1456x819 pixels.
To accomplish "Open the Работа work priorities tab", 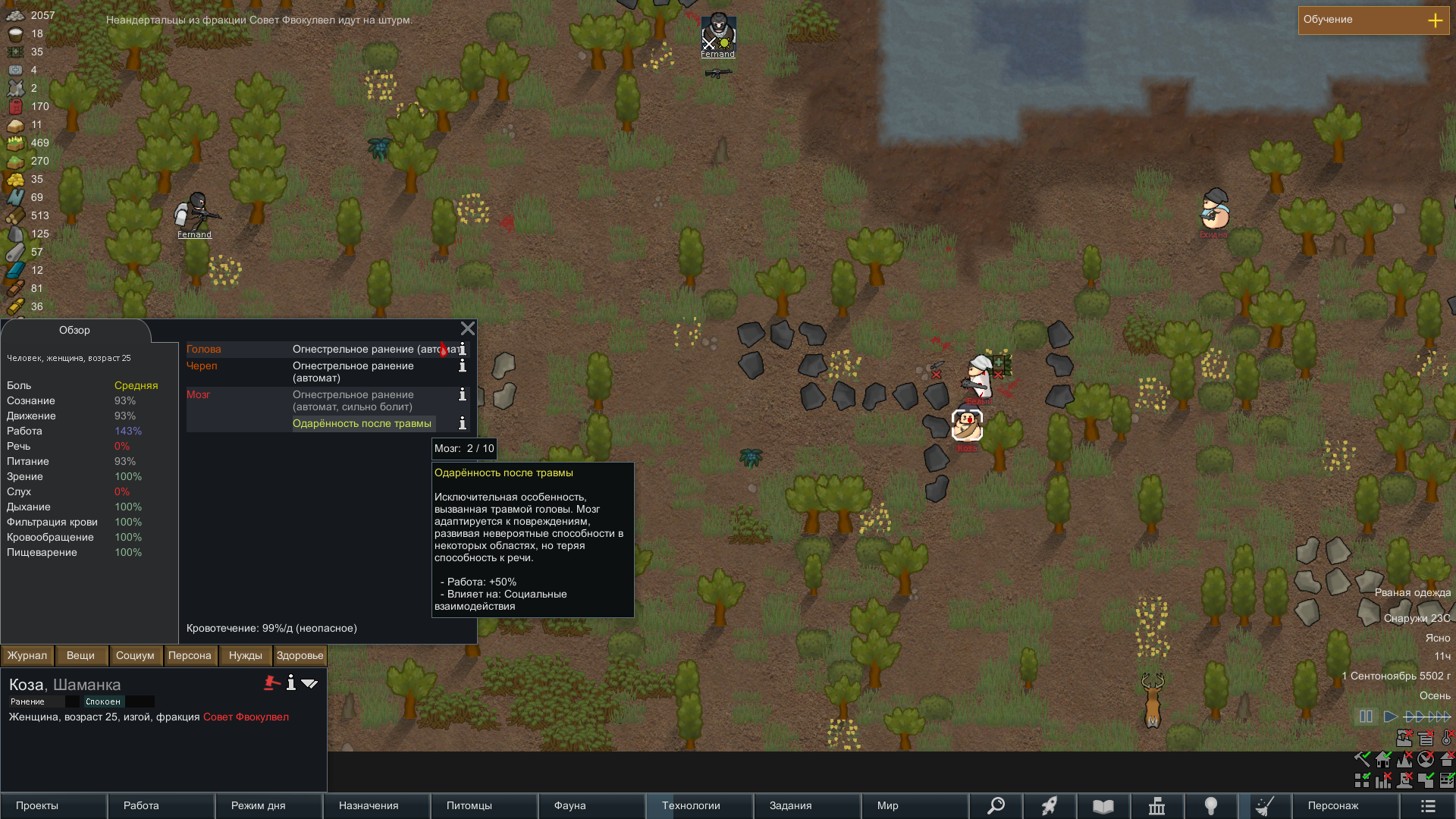I will coord(161,805).
